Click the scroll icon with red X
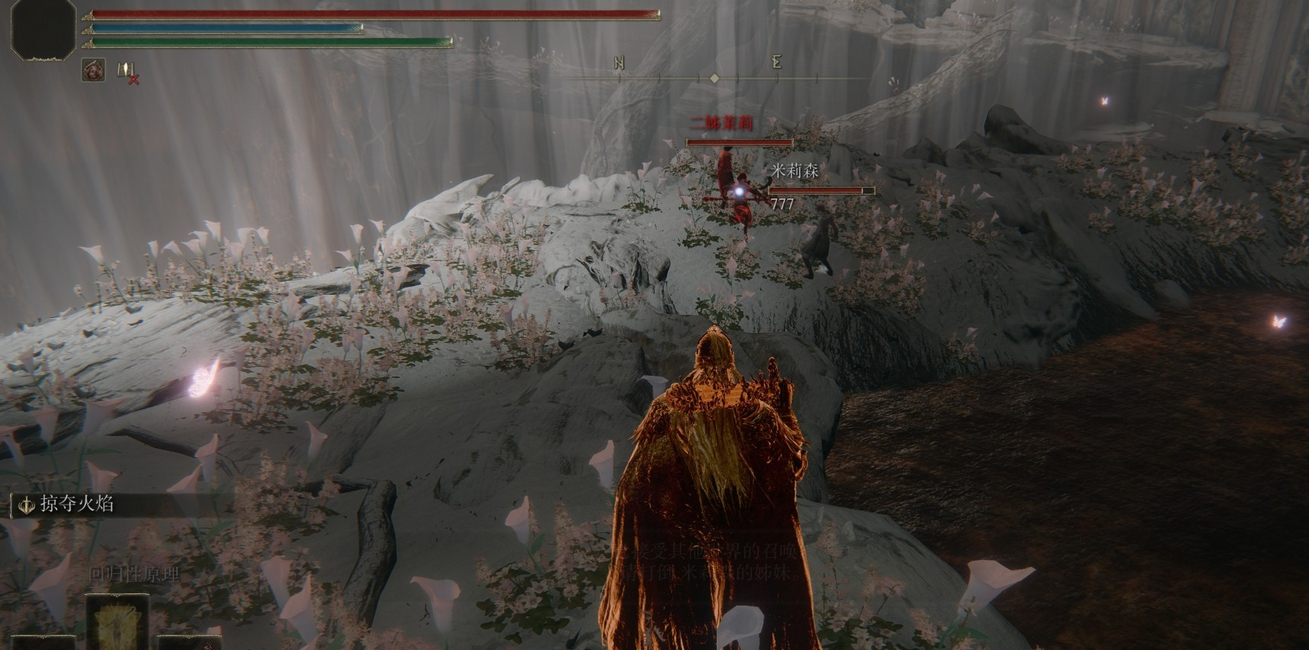The image size is (1309, 650). click(x=127, y=71)
